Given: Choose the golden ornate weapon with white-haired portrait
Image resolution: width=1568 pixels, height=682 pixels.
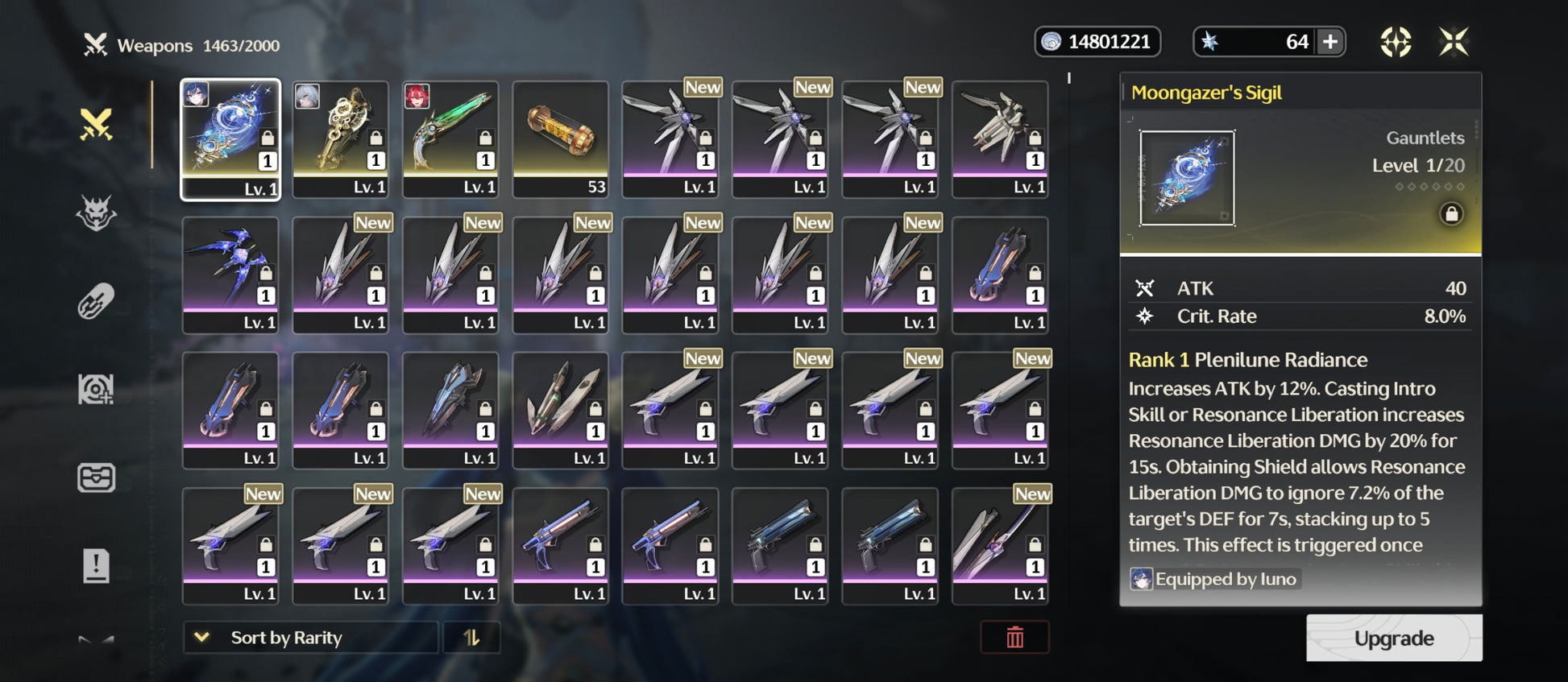Looking at the screenshot, I should pos(341,138).
